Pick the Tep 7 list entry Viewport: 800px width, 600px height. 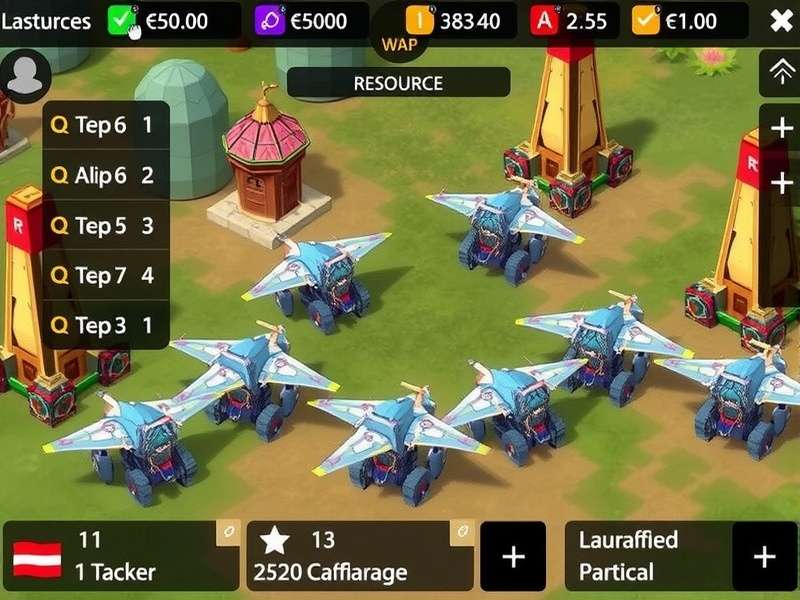point(105,275)
